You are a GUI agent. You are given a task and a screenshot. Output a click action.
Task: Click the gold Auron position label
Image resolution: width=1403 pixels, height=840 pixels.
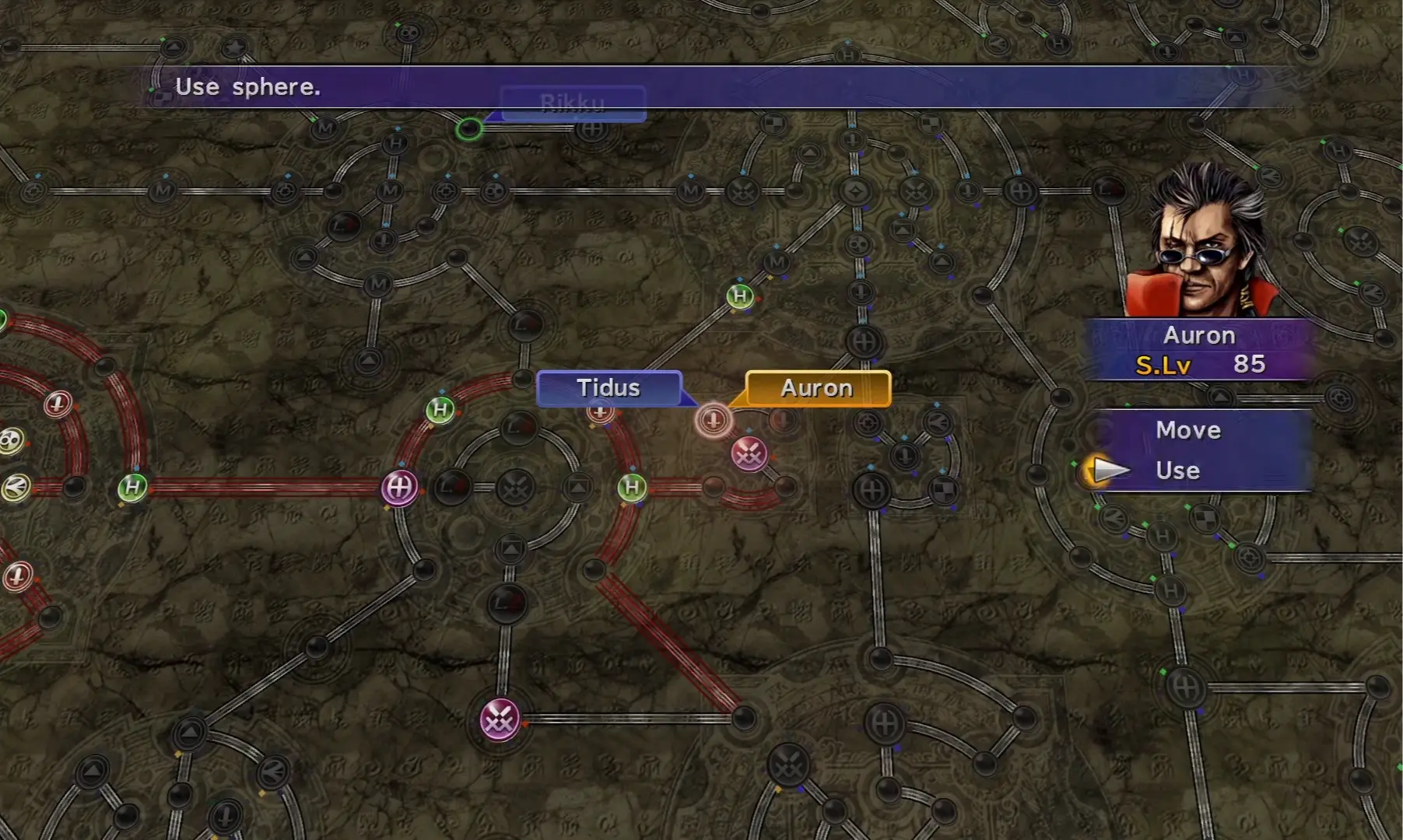click(817, 387)
